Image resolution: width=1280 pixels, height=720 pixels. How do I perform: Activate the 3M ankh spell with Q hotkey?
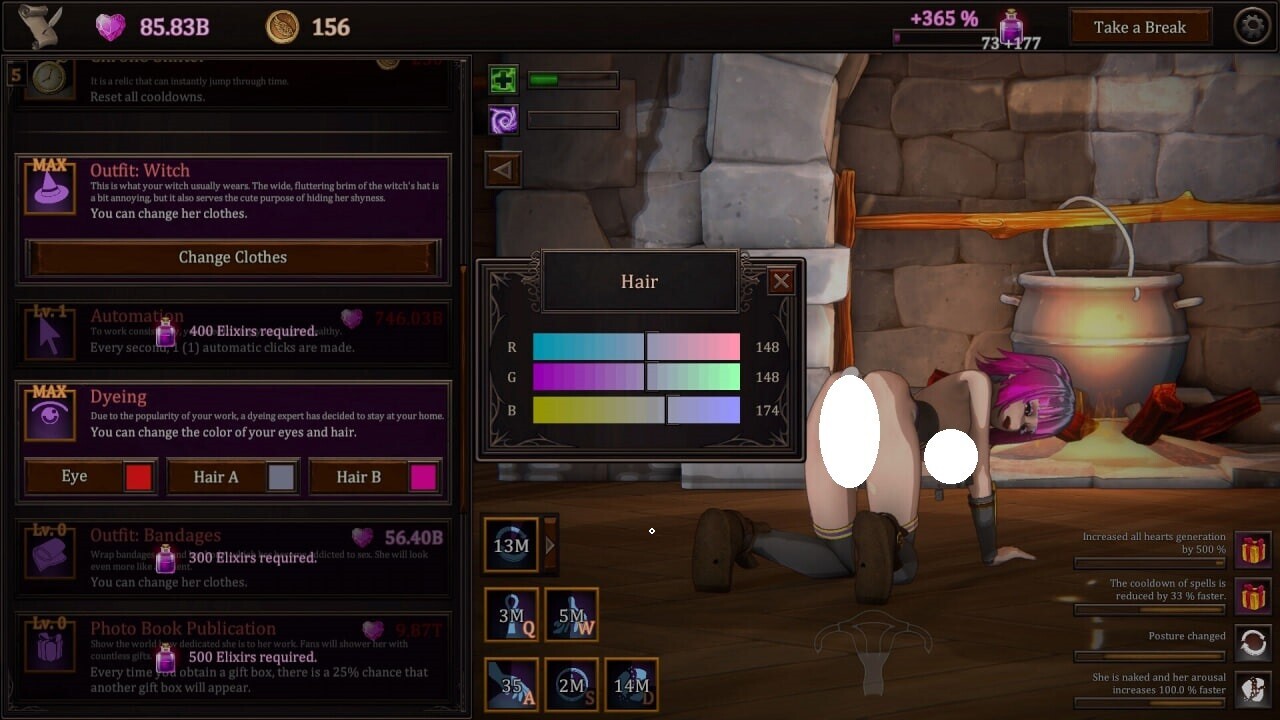tap(512, 614)
